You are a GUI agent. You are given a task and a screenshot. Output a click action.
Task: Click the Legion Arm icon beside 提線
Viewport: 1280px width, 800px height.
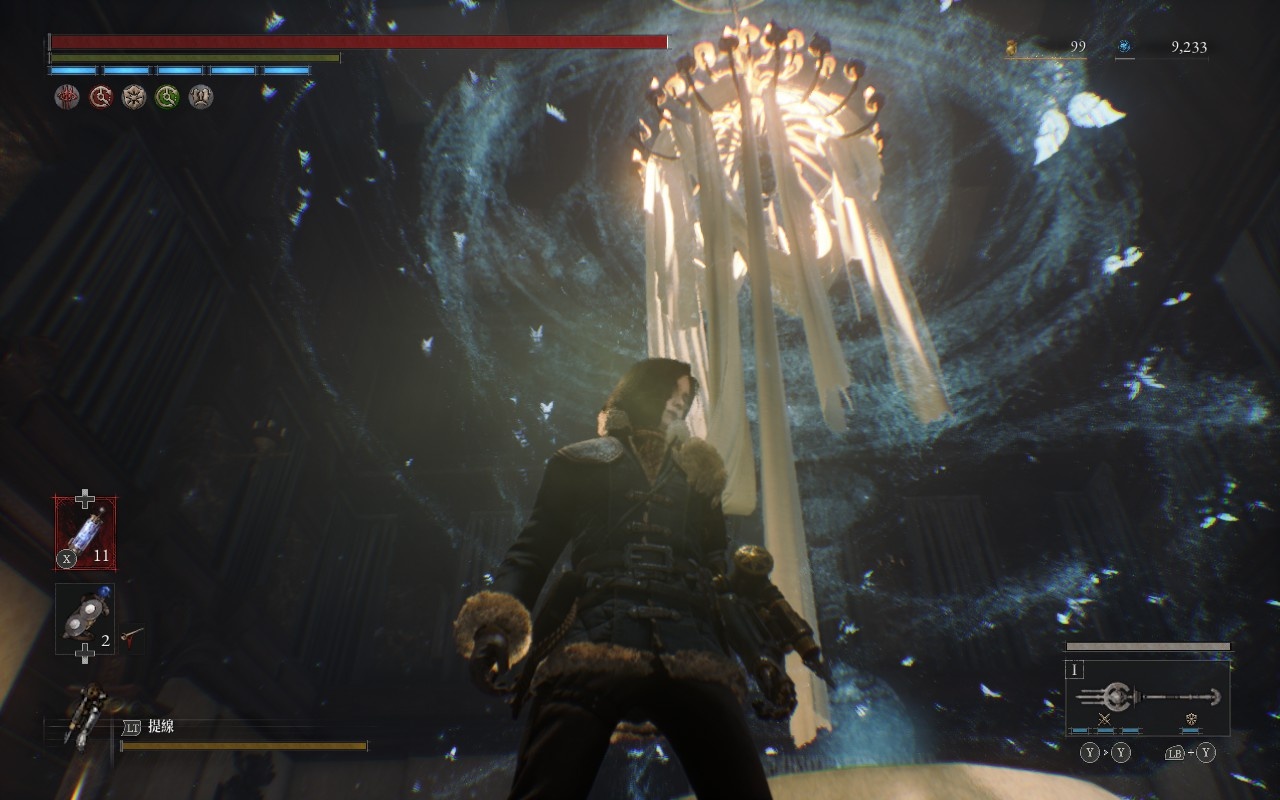(84, 713)
